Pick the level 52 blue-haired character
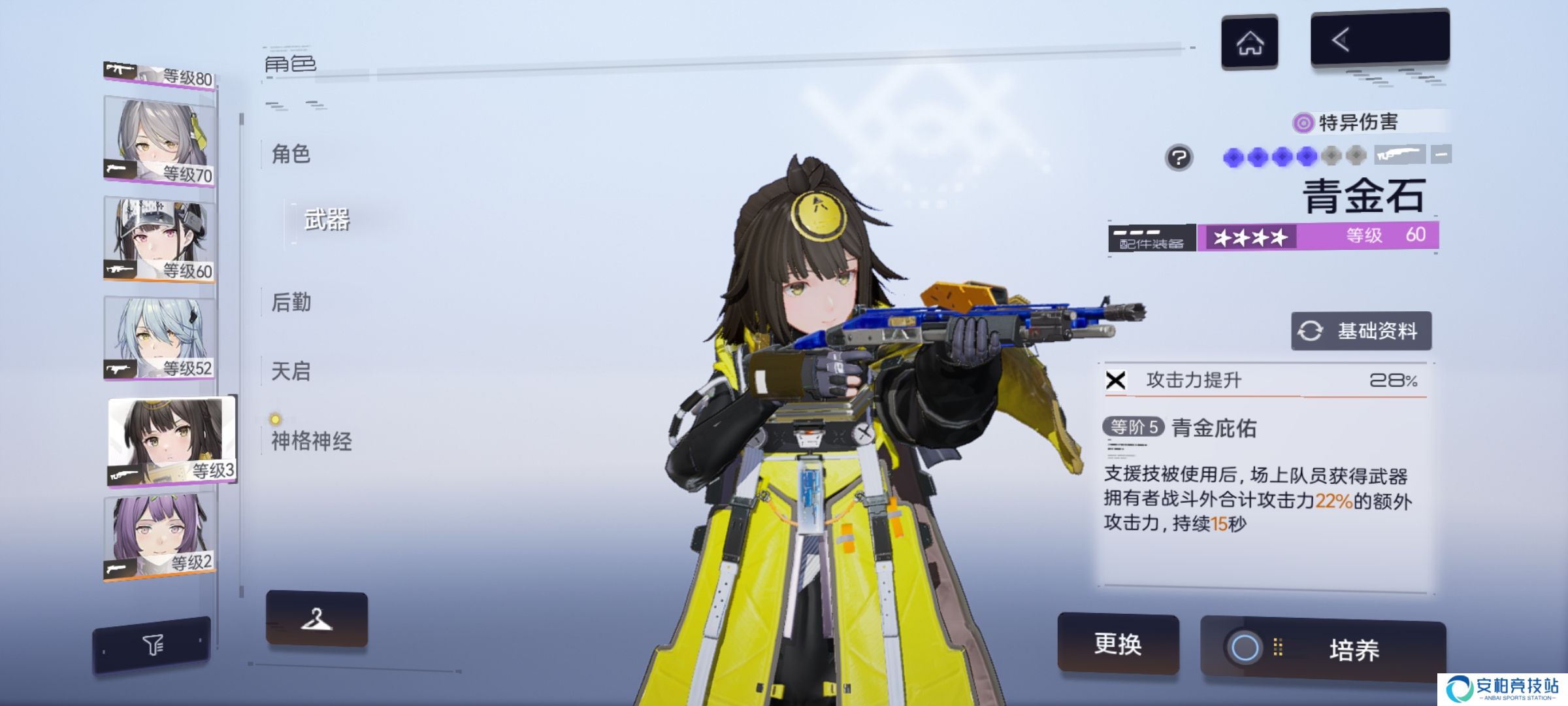 click(x=159, y=337)
